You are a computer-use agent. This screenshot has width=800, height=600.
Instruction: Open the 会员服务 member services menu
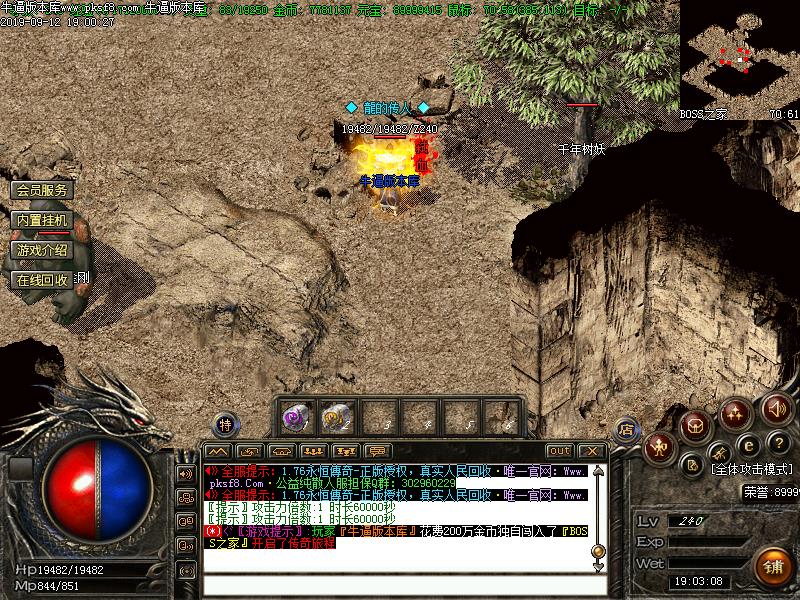[43, 190]
